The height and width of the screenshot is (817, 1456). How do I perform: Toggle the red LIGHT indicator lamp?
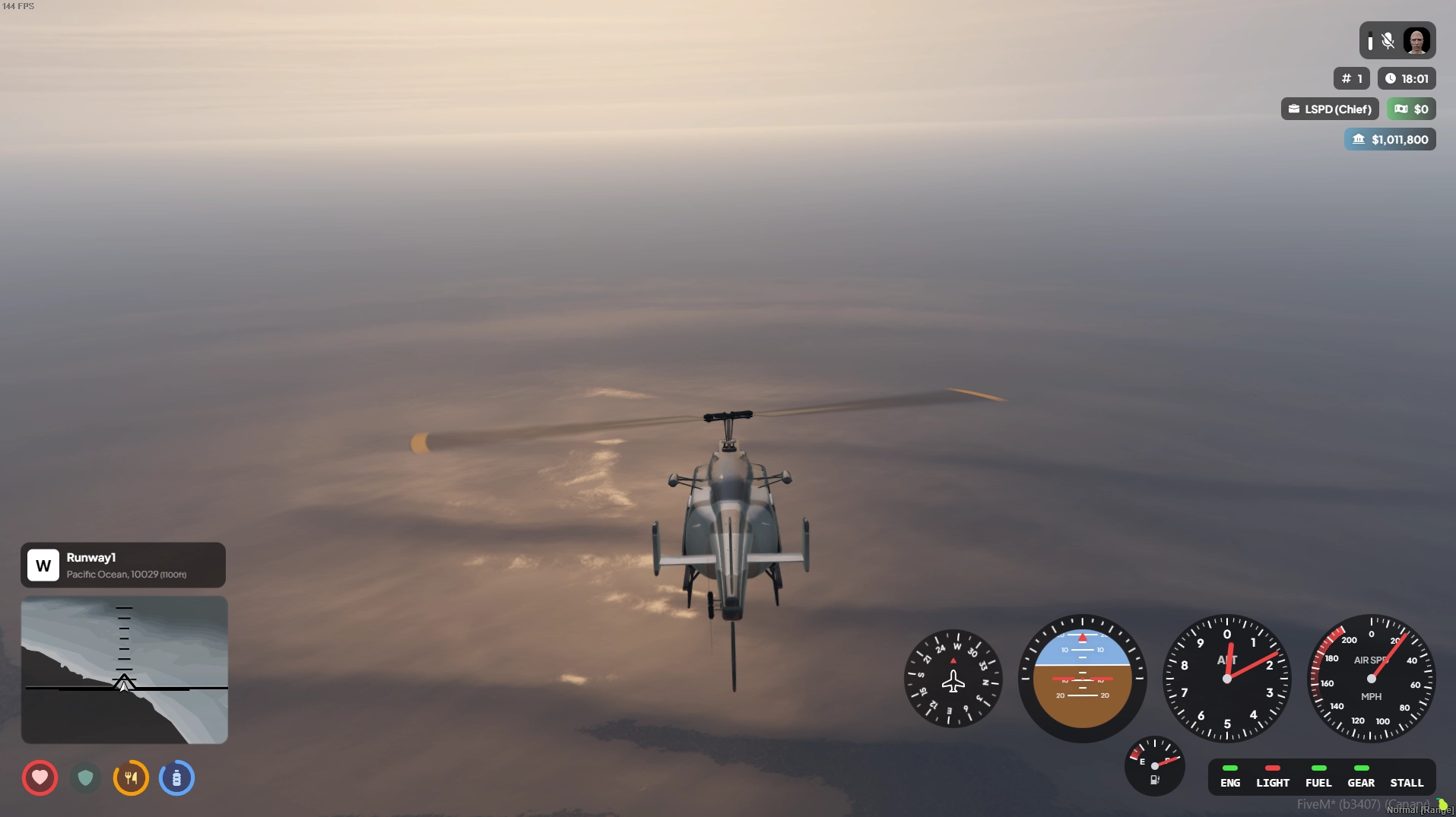1273,768
